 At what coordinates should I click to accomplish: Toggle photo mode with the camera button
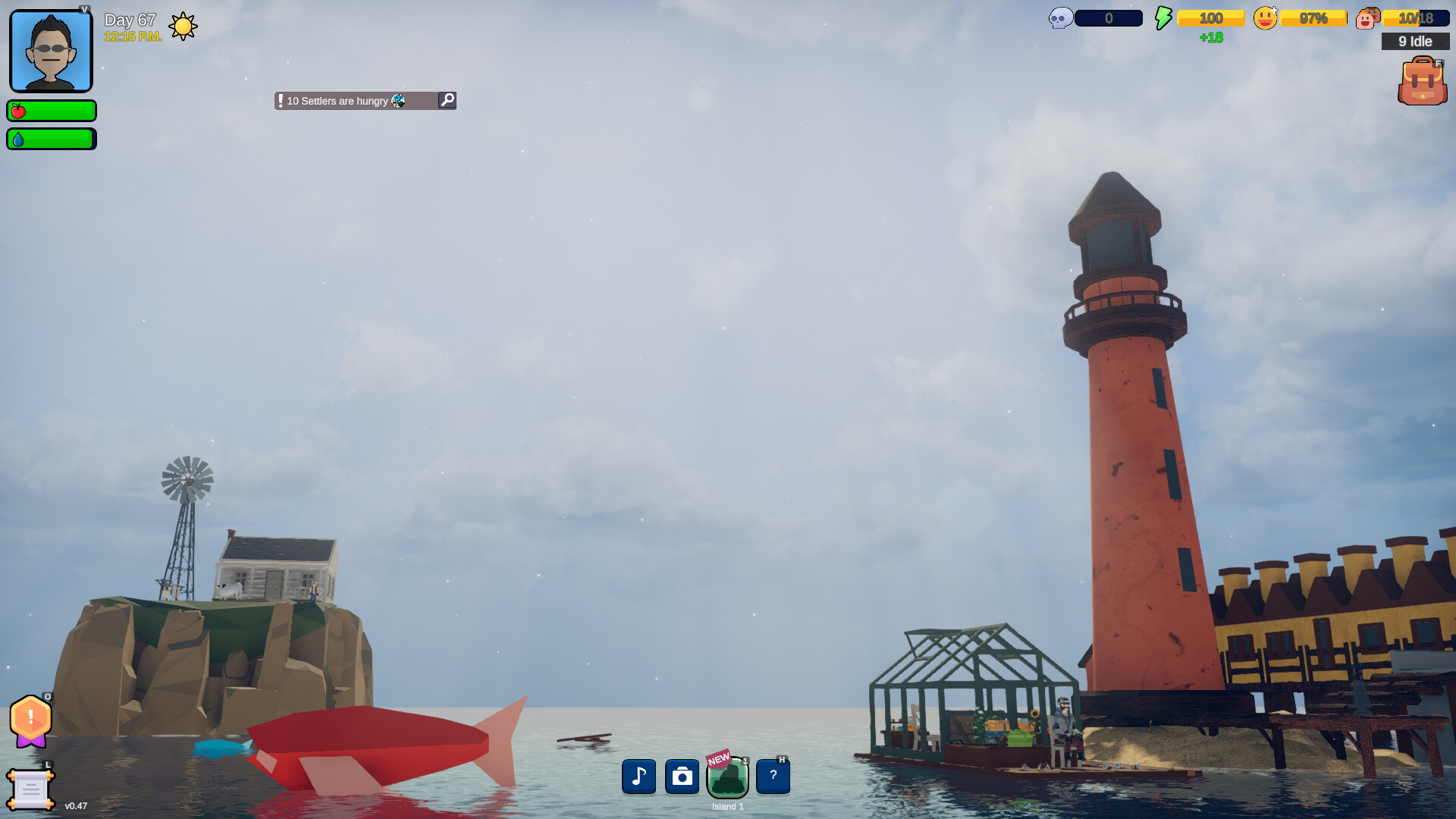(682, 777)
